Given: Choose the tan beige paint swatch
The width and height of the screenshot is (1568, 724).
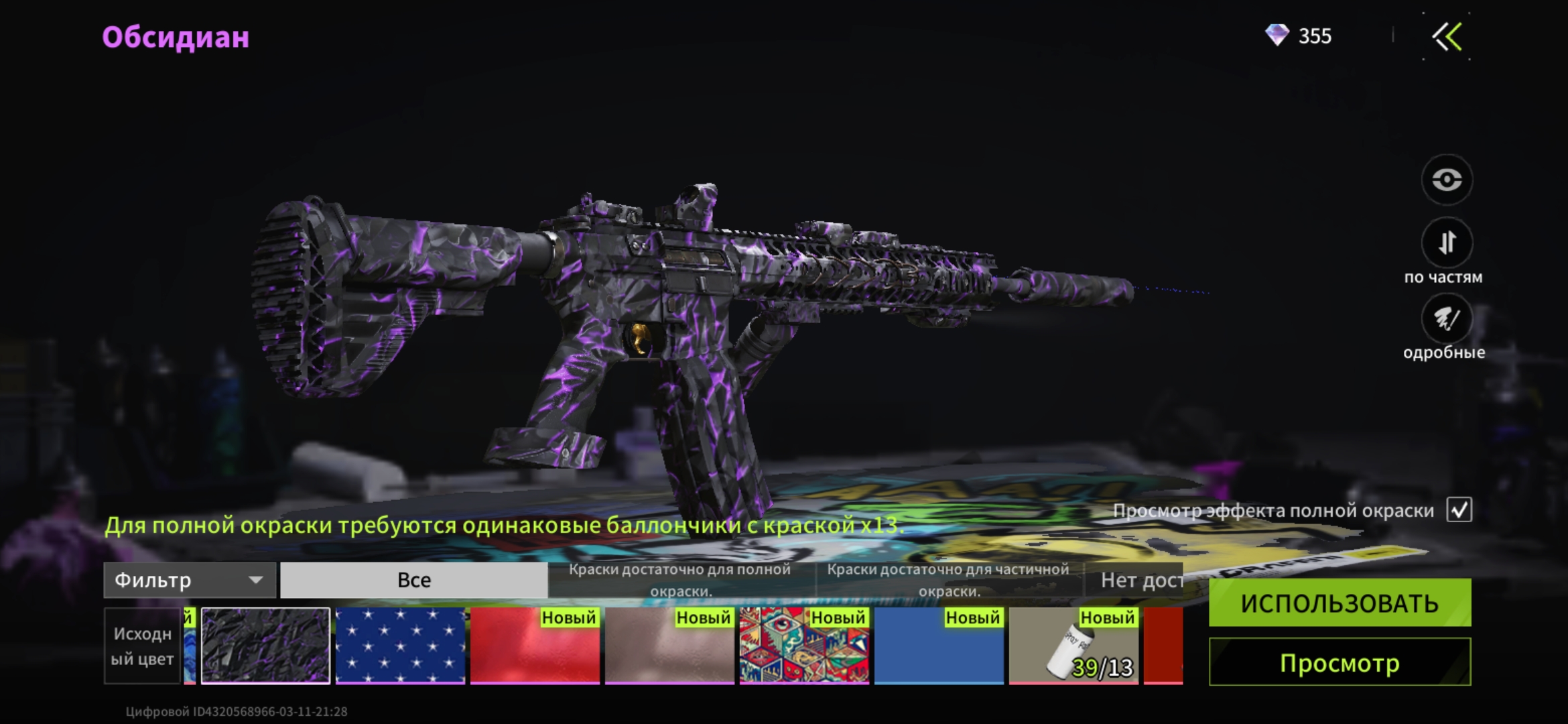Looking at the screenshot, I should 669,646.
